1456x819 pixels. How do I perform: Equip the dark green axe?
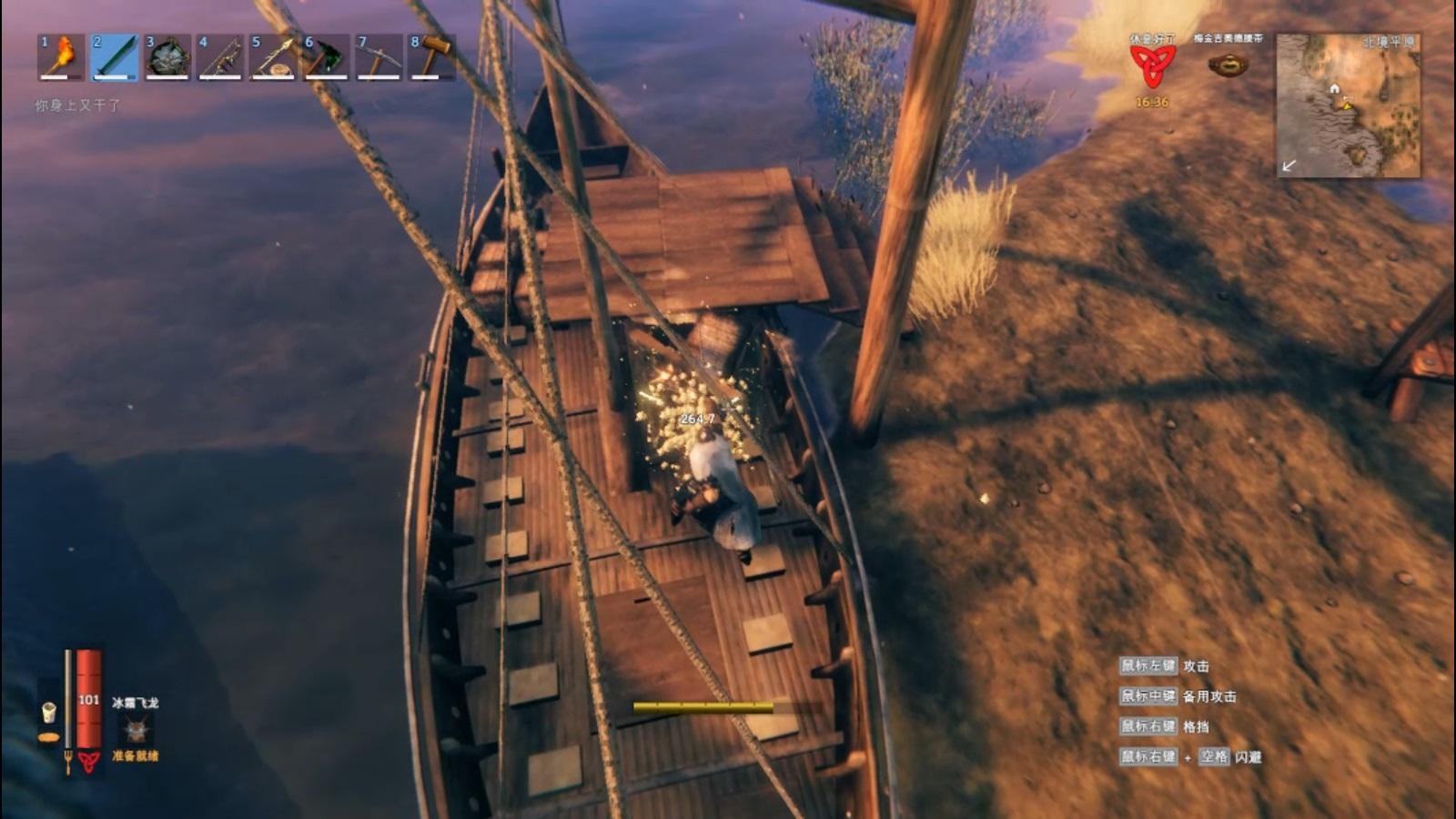(326, 57)
